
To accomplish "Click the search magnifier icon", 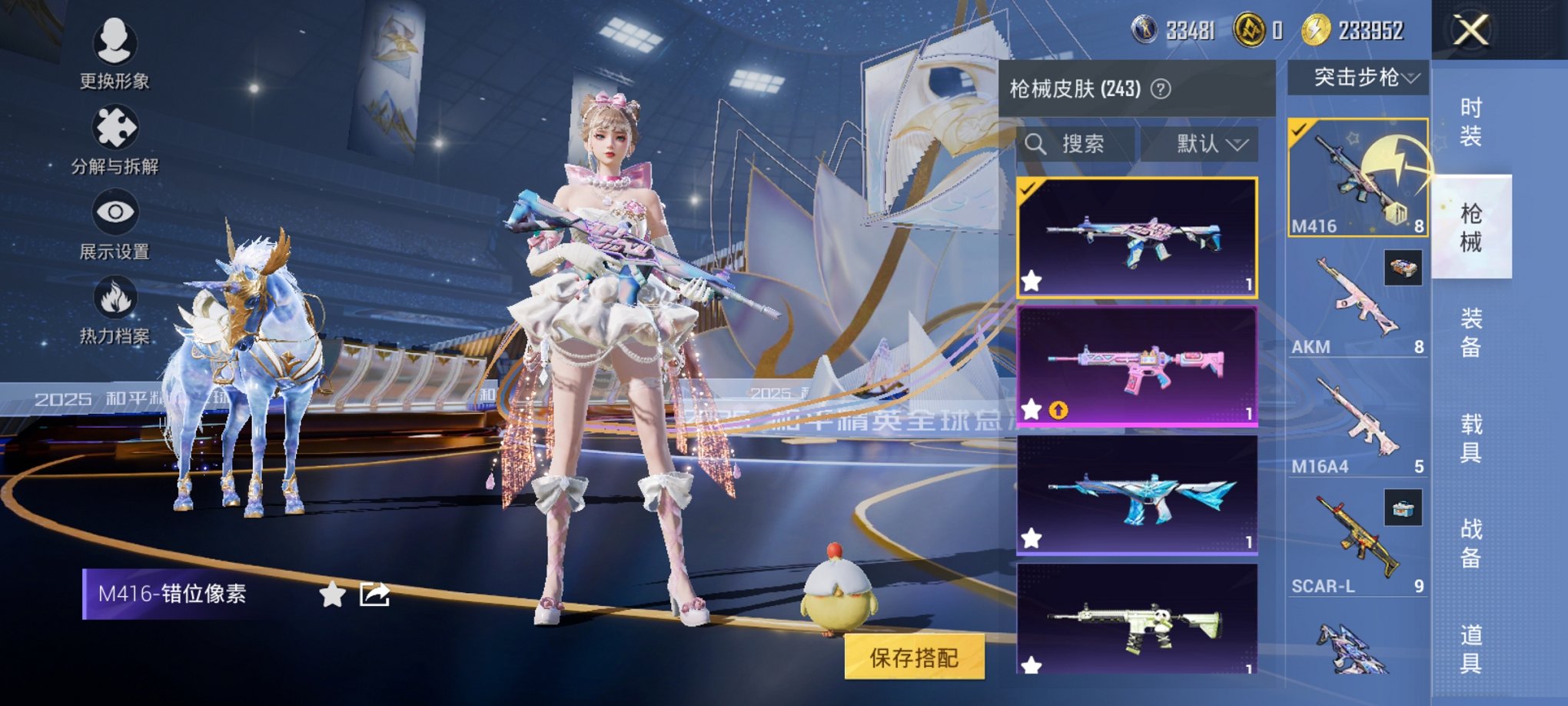I will pyautogui.click(x=1037, y=145).
